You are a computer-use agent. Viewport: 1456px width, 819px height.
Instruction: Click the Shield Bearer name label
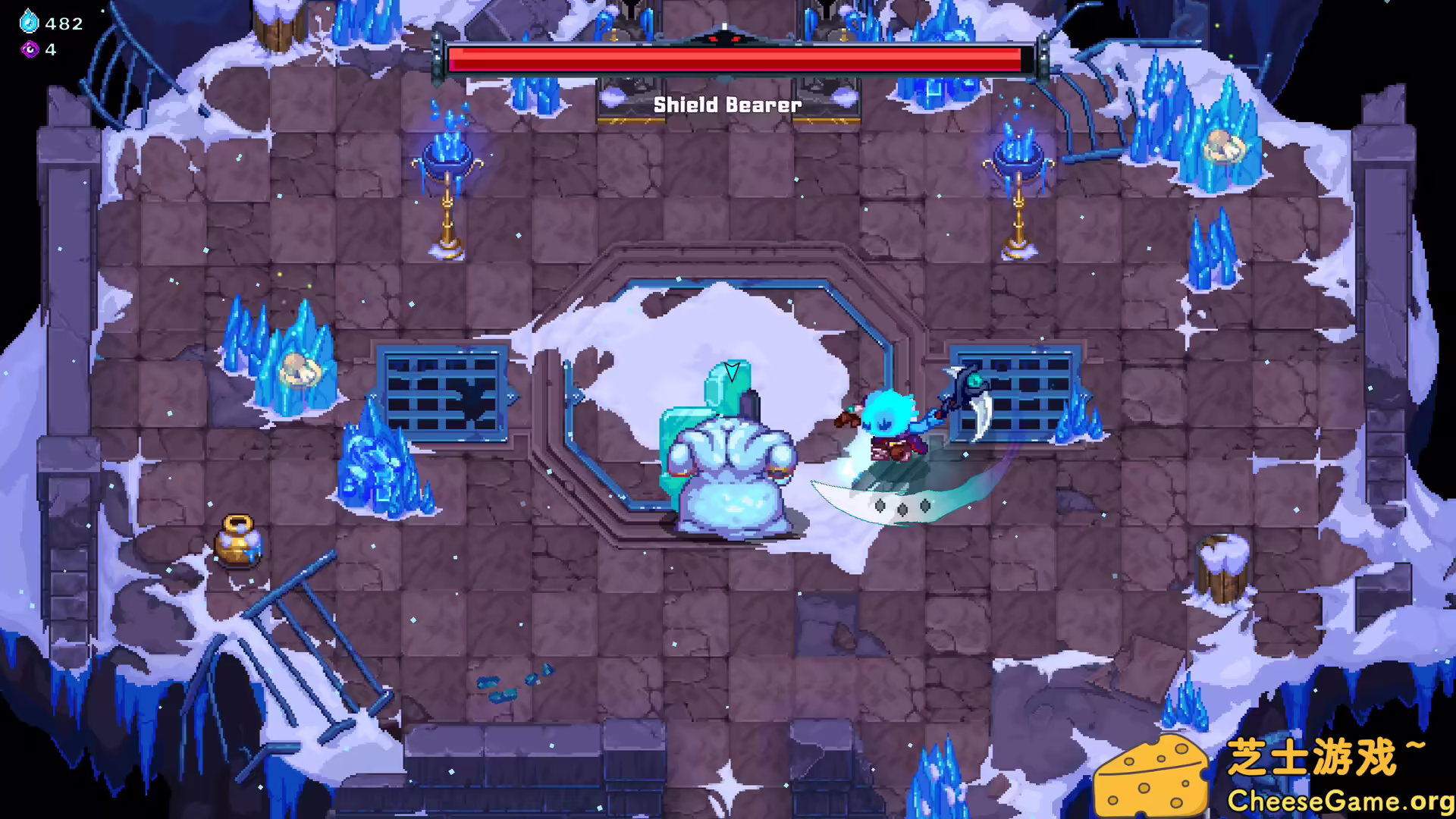(726, 105)
